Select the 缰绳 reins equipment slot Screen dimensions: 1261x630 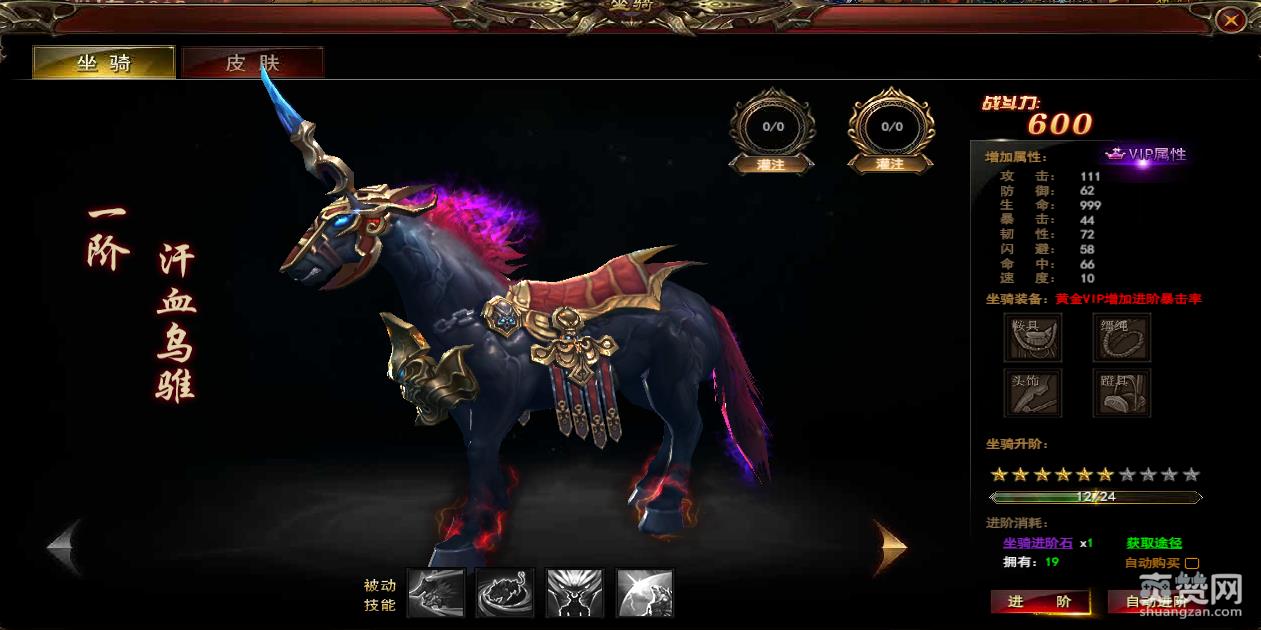point(1122,337)
